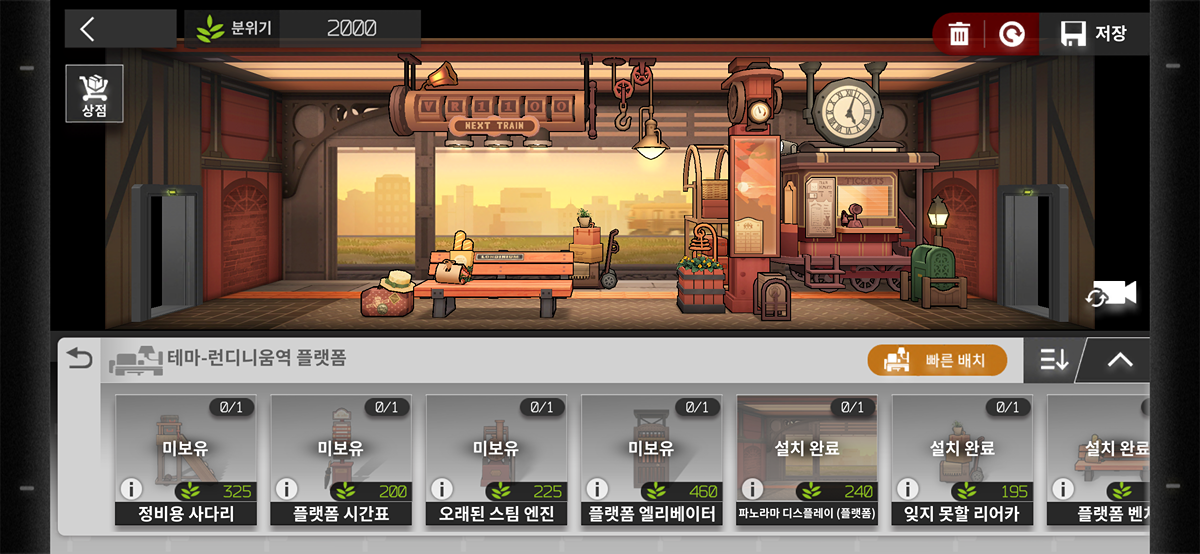The image size is (1200, 554).
Task: Return to the furniture category list
Action: click(78, 359)
